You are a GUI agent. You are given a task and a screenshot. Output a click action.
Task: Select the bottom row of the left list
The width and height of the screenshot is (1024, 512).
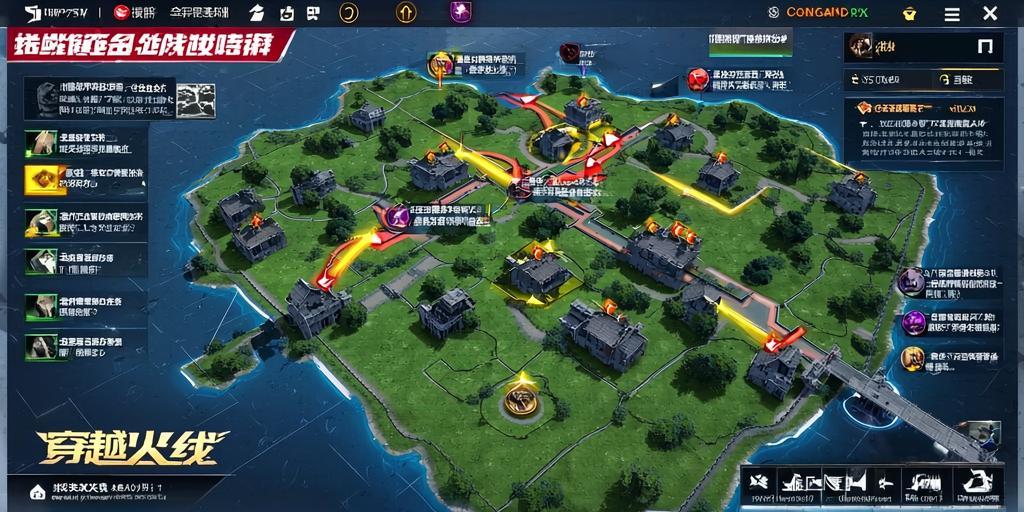(84, 346)
